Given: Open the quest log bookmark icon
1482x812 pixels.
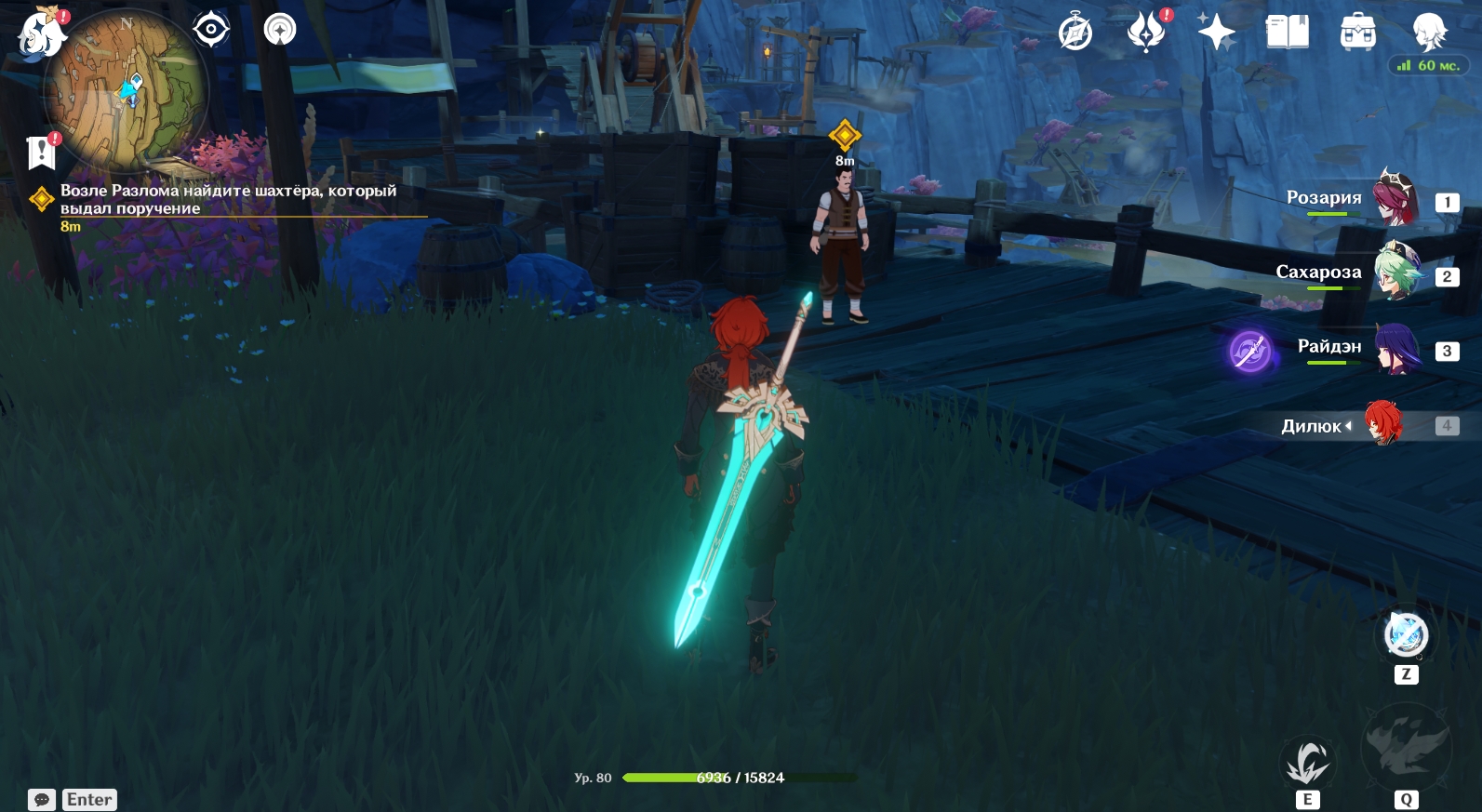Looking at the screenshot, I should (42, 152).
